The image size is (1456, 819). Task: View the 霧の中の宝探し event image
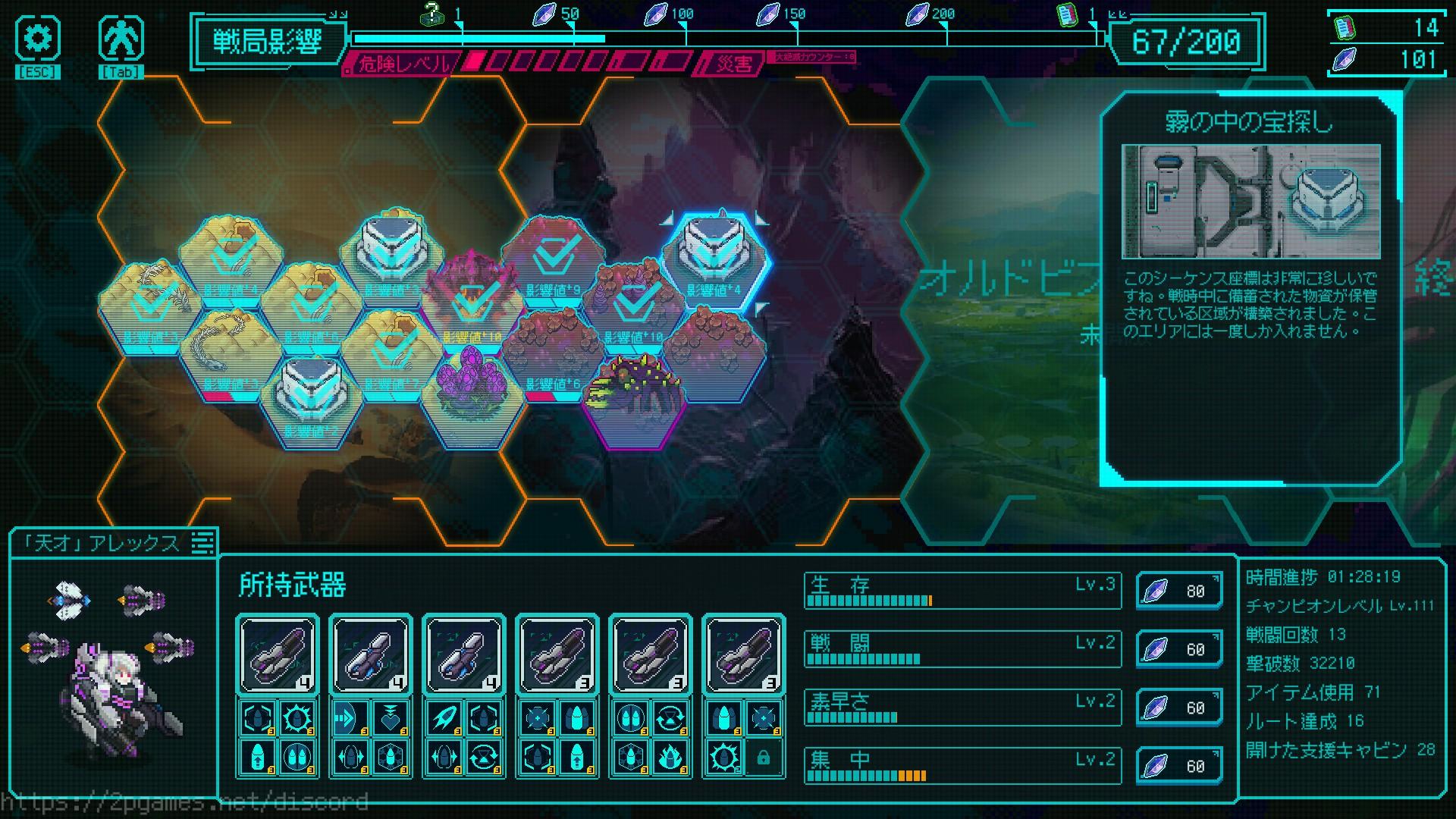pos(1250,202)
